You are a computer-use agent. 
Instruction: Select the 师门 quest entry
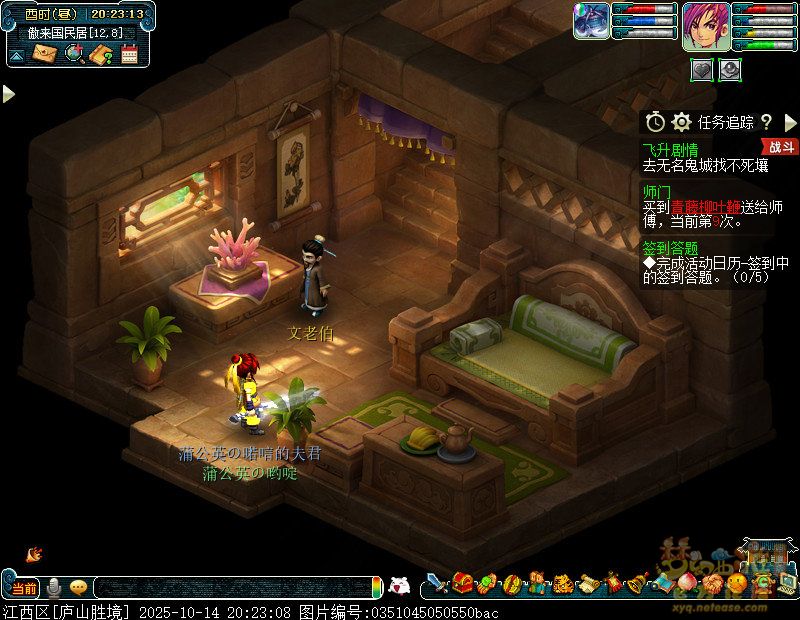[656, 190]
